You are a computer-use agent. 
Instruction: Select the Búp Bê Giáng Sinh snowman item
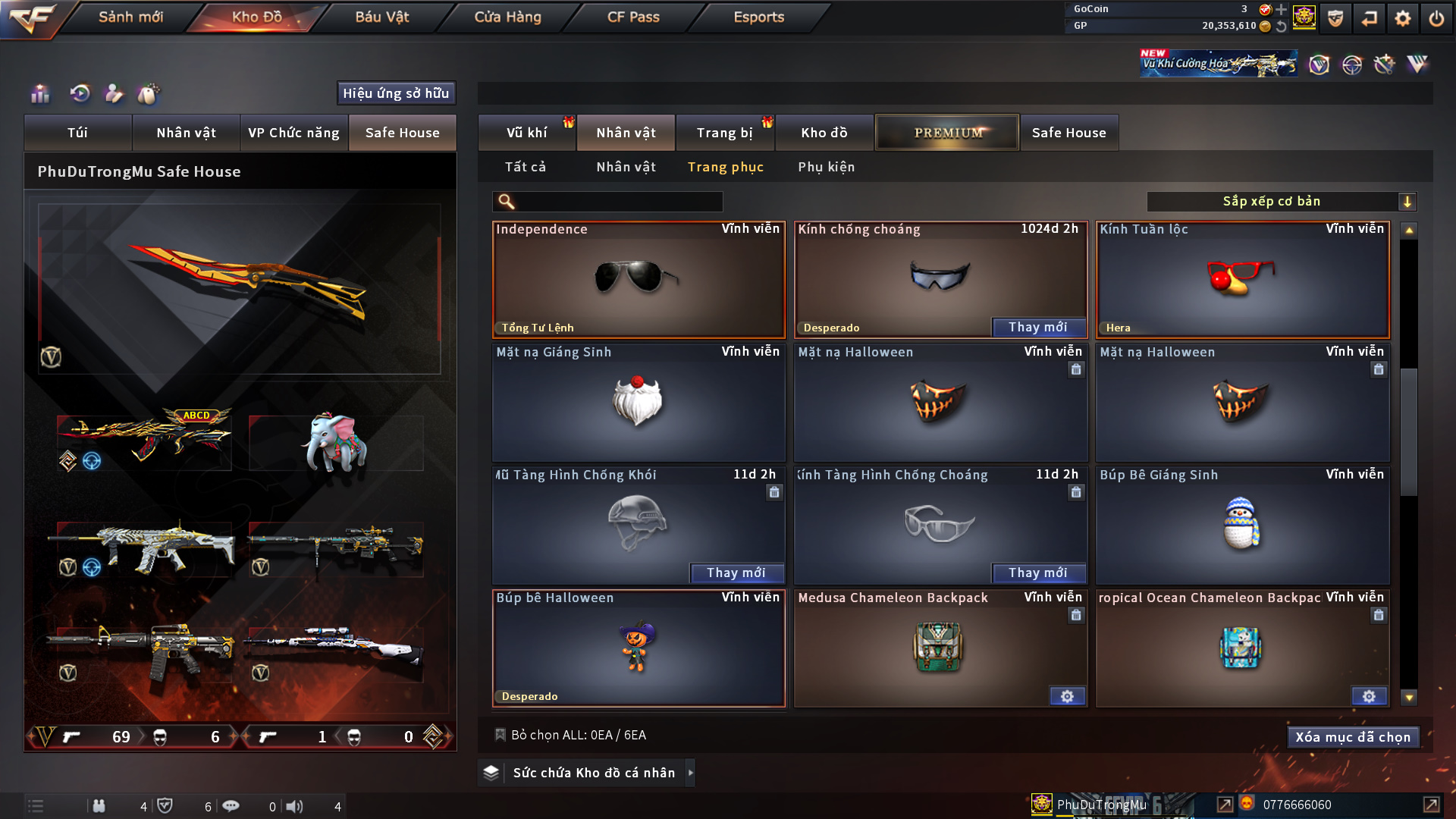(x=1242, y=525)
